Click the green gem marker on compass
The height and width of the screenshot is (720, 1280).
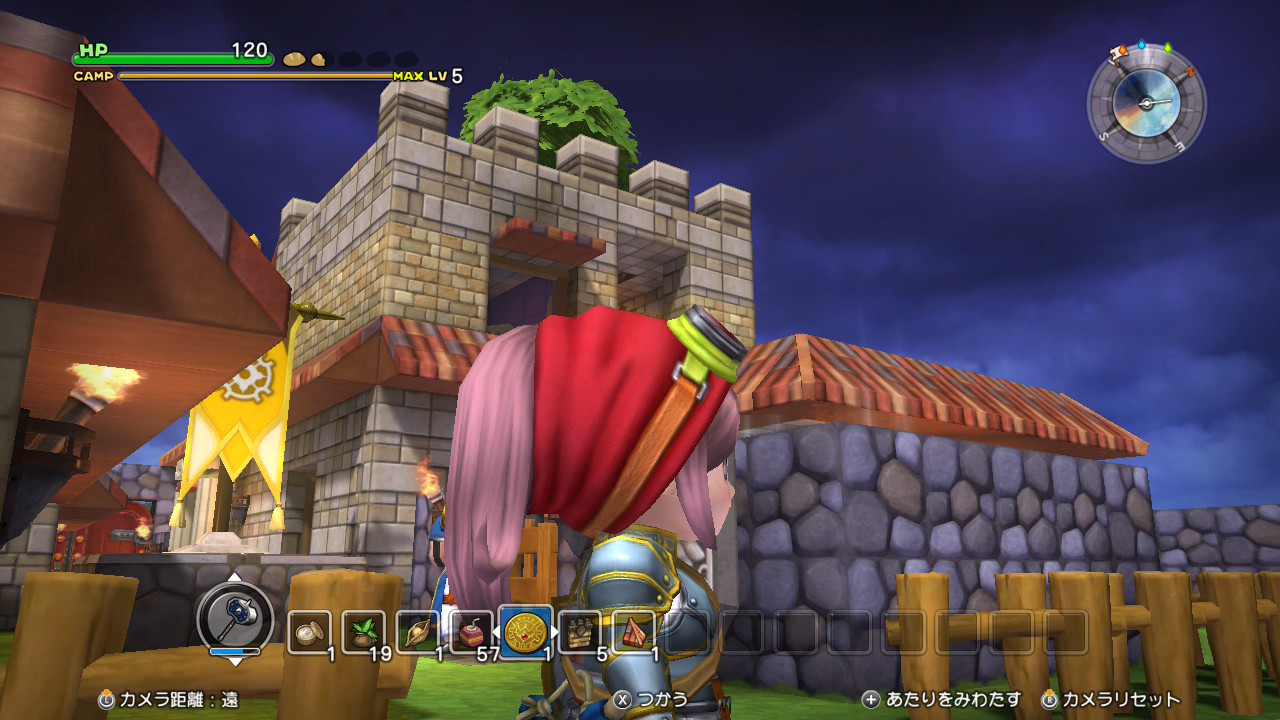pos(1167,47)
